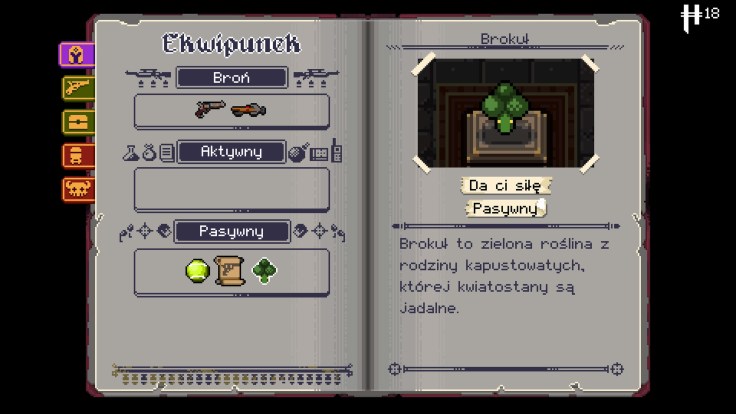Select the green ball passive item
Image resolution: width=736 pixels, height=414 pixels.
click(197, 270)
